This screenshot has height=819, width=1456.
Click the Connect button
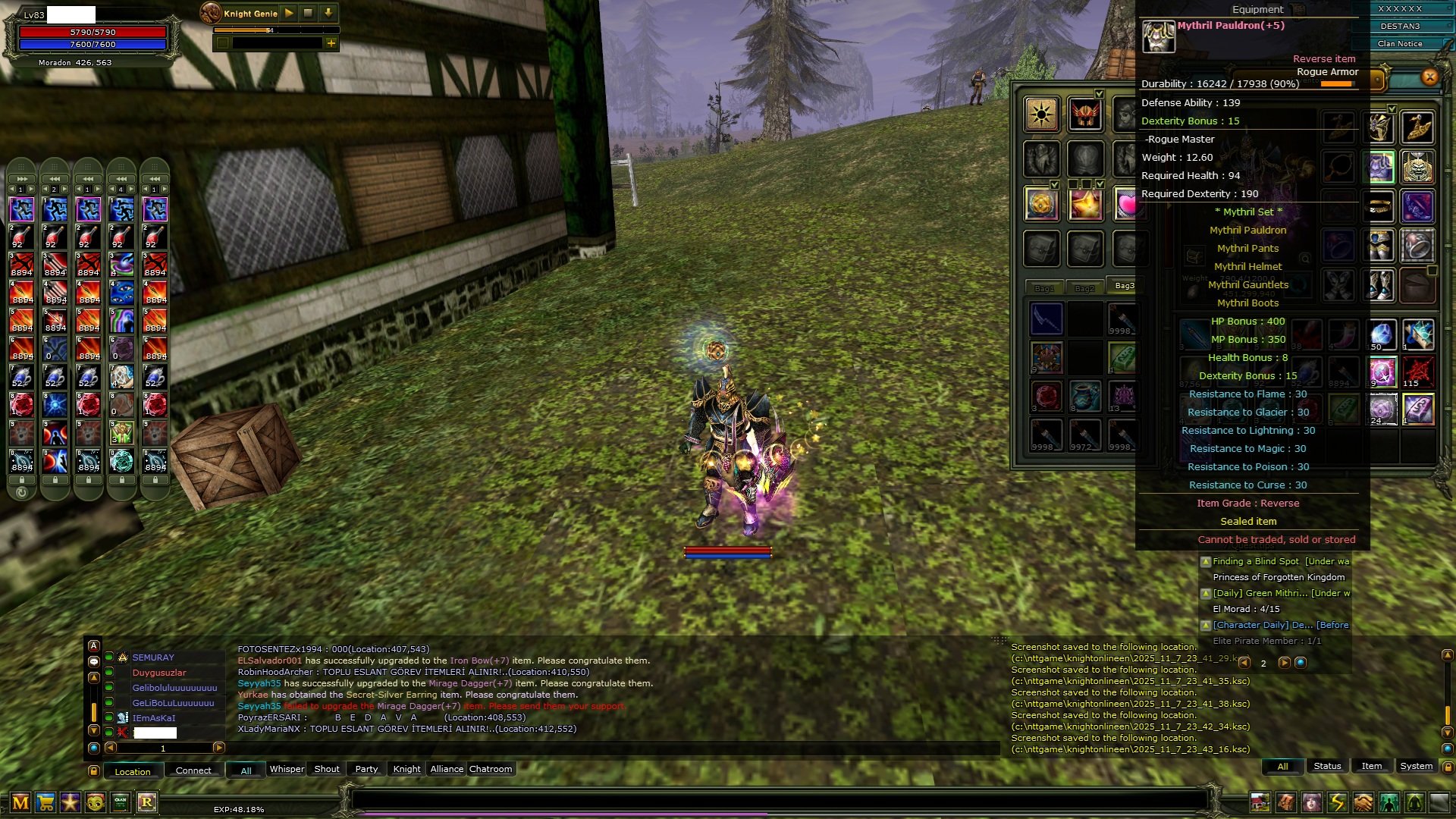coord(193,770)
